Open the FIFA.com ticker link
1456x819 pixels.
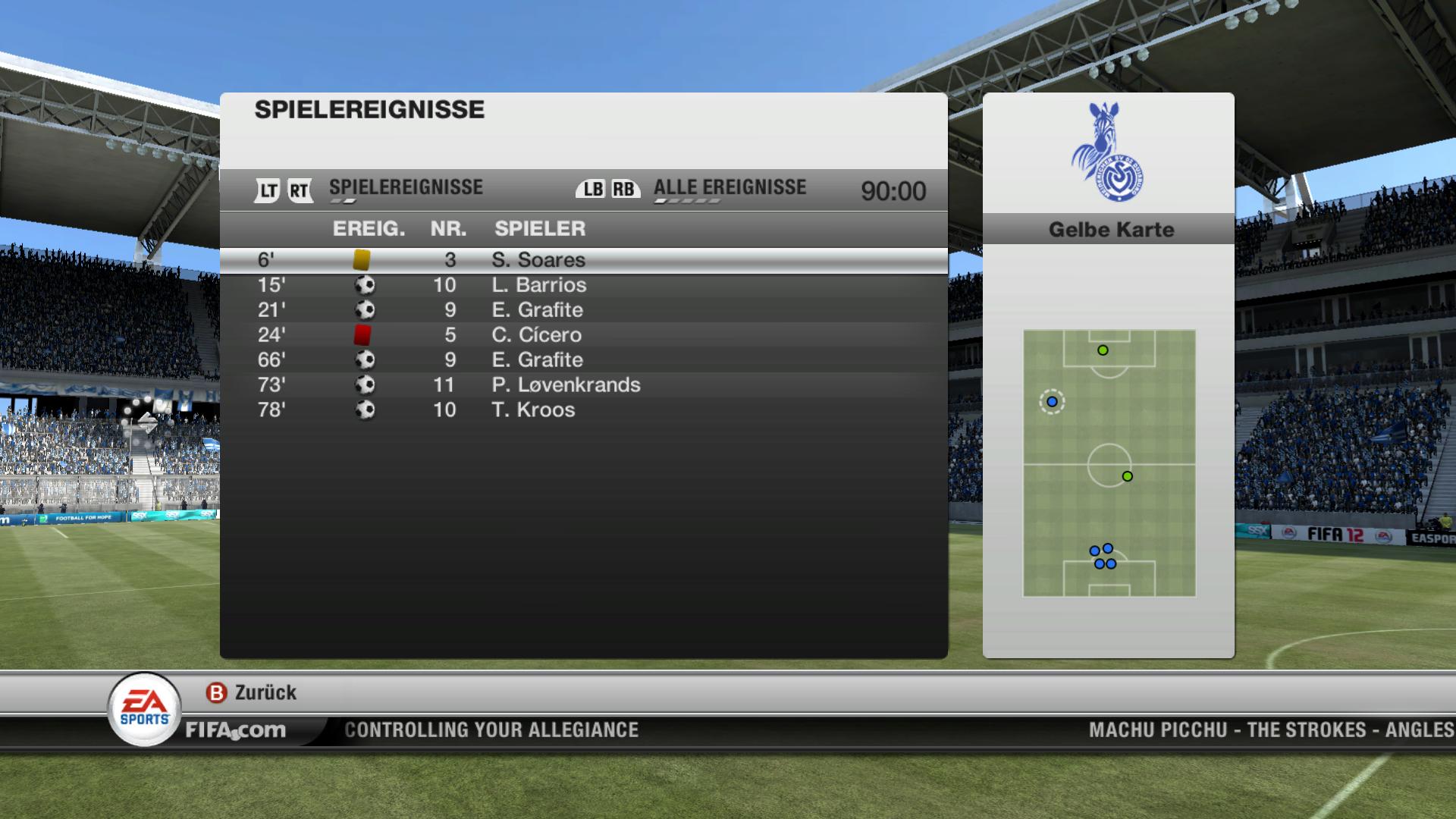(x=236, y=730)
